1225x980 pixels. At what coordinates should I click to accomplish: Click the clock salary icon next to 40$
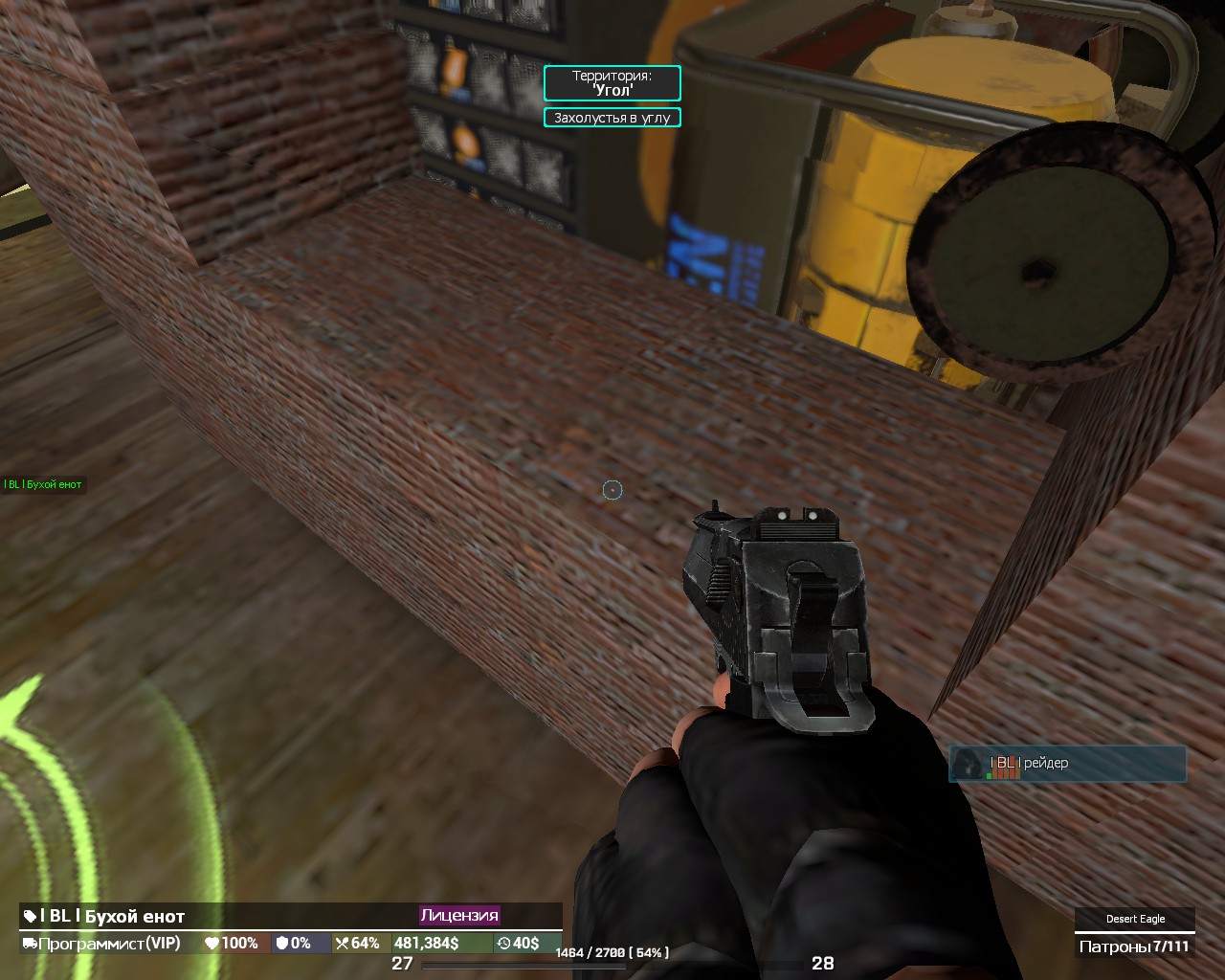(502, 943)
